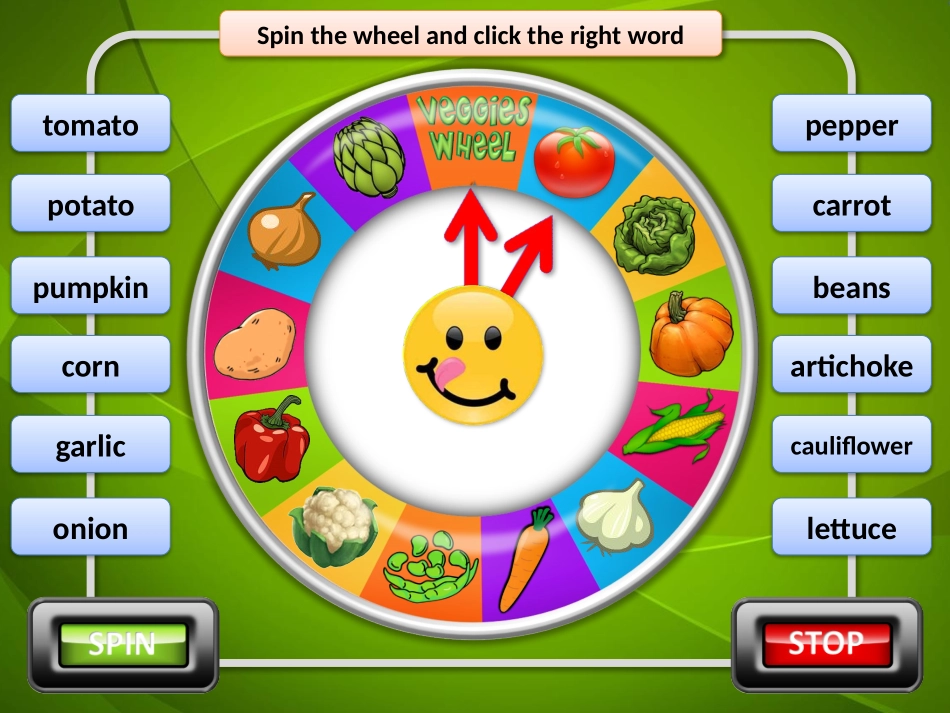Click the lettuce word button

[852, 528]
